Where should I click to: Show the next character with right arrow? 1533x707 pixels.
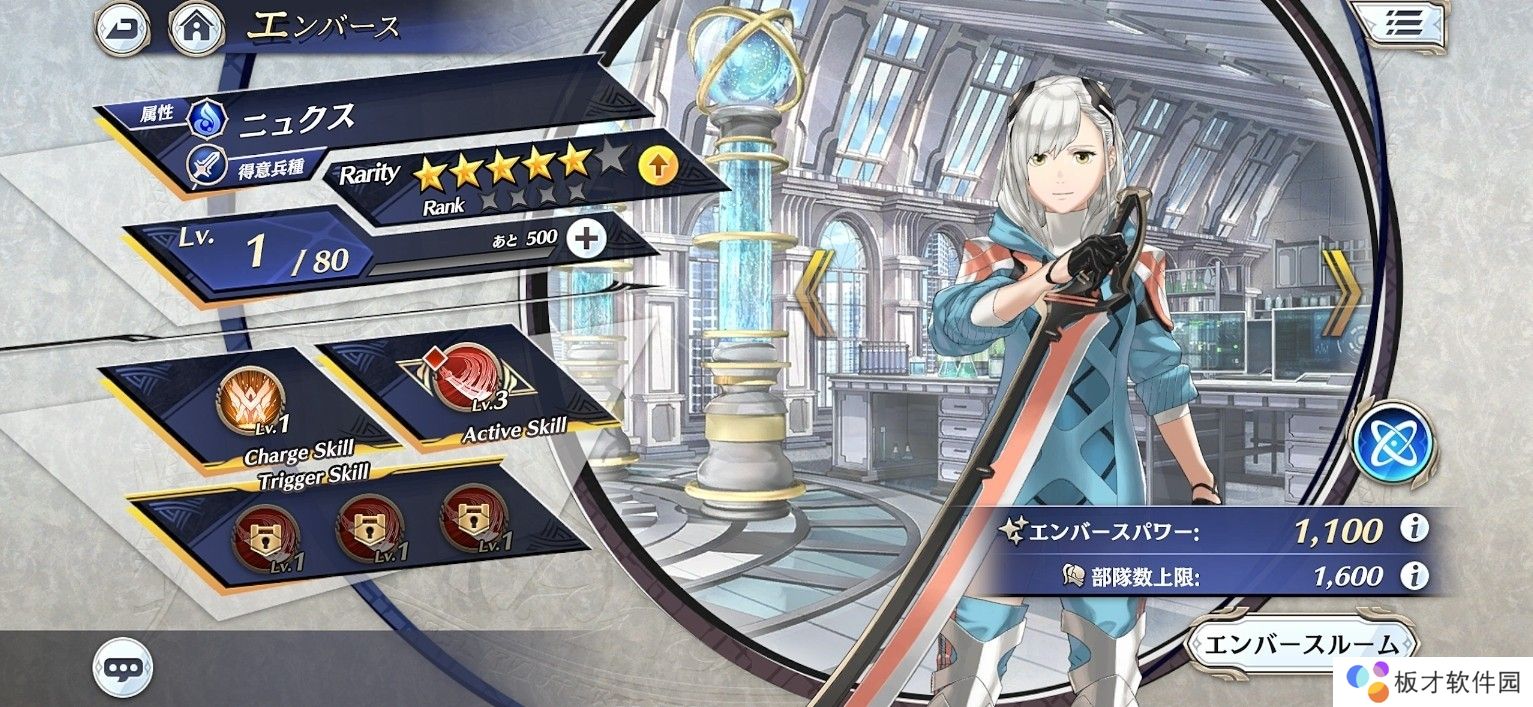tap(1341, 292)
